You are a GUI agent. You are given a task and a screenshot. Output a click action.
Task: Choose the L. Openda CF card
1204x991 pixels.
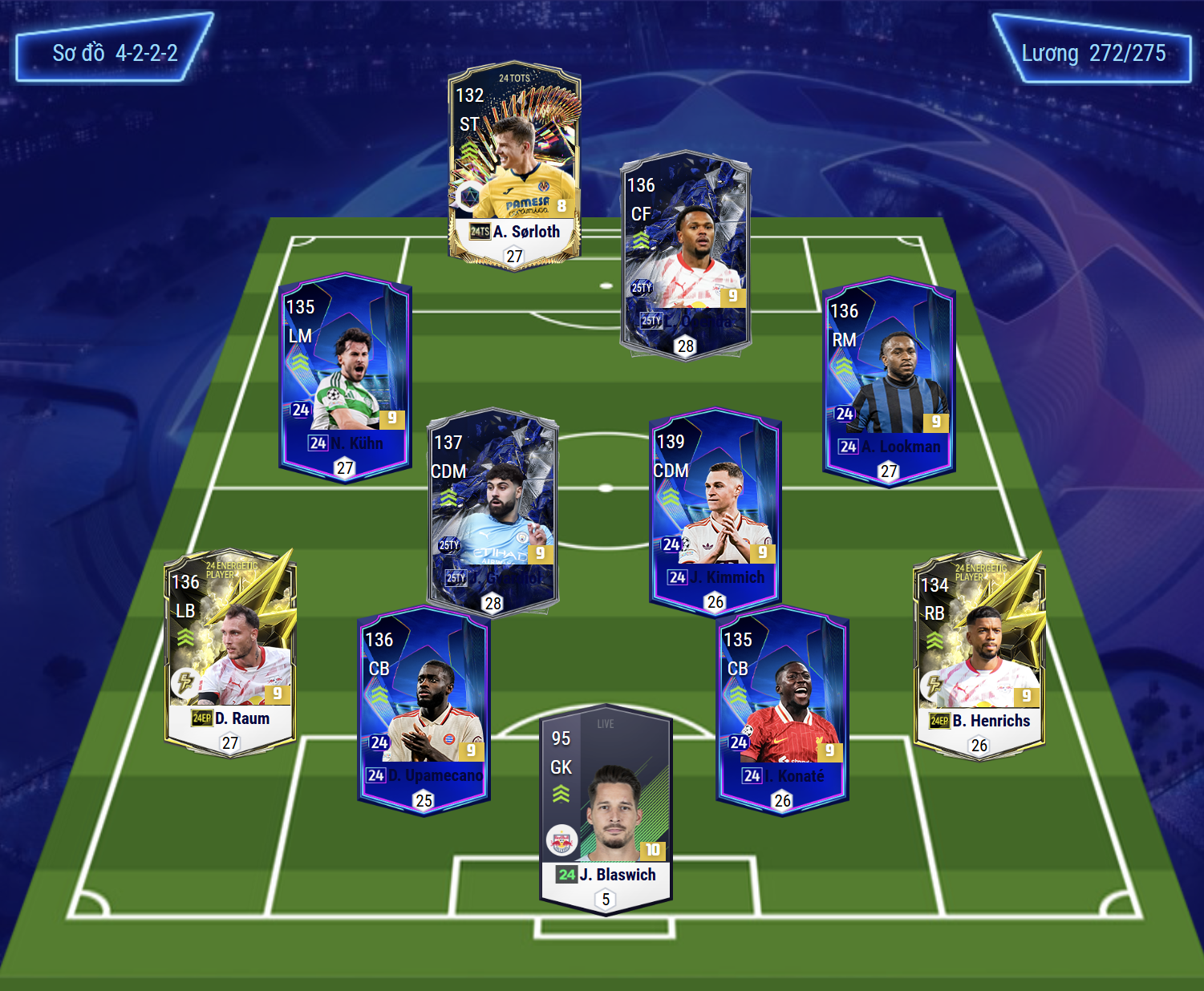(x=685, y=255)
